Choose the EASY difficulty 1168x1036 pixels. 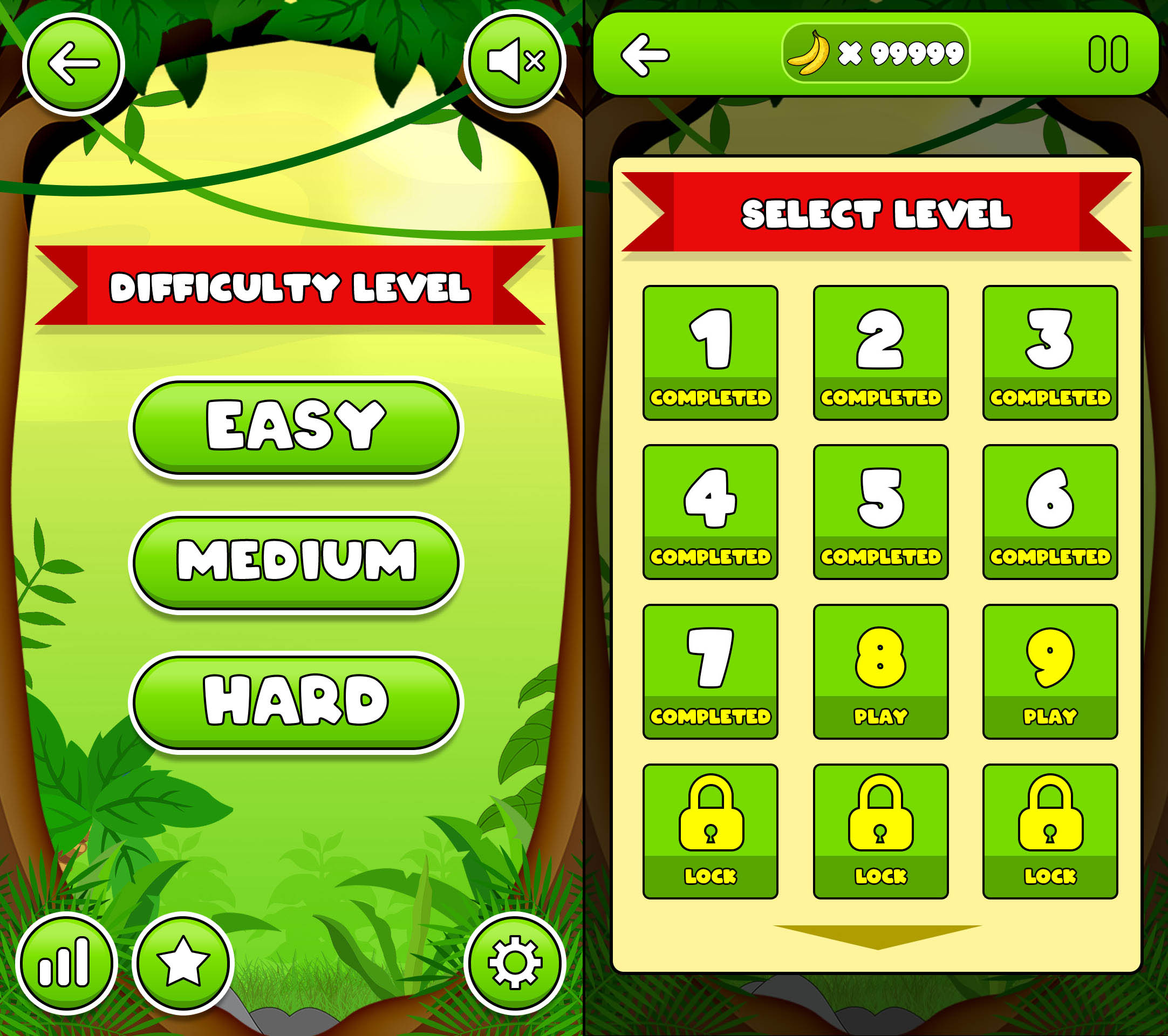(296, 426)
